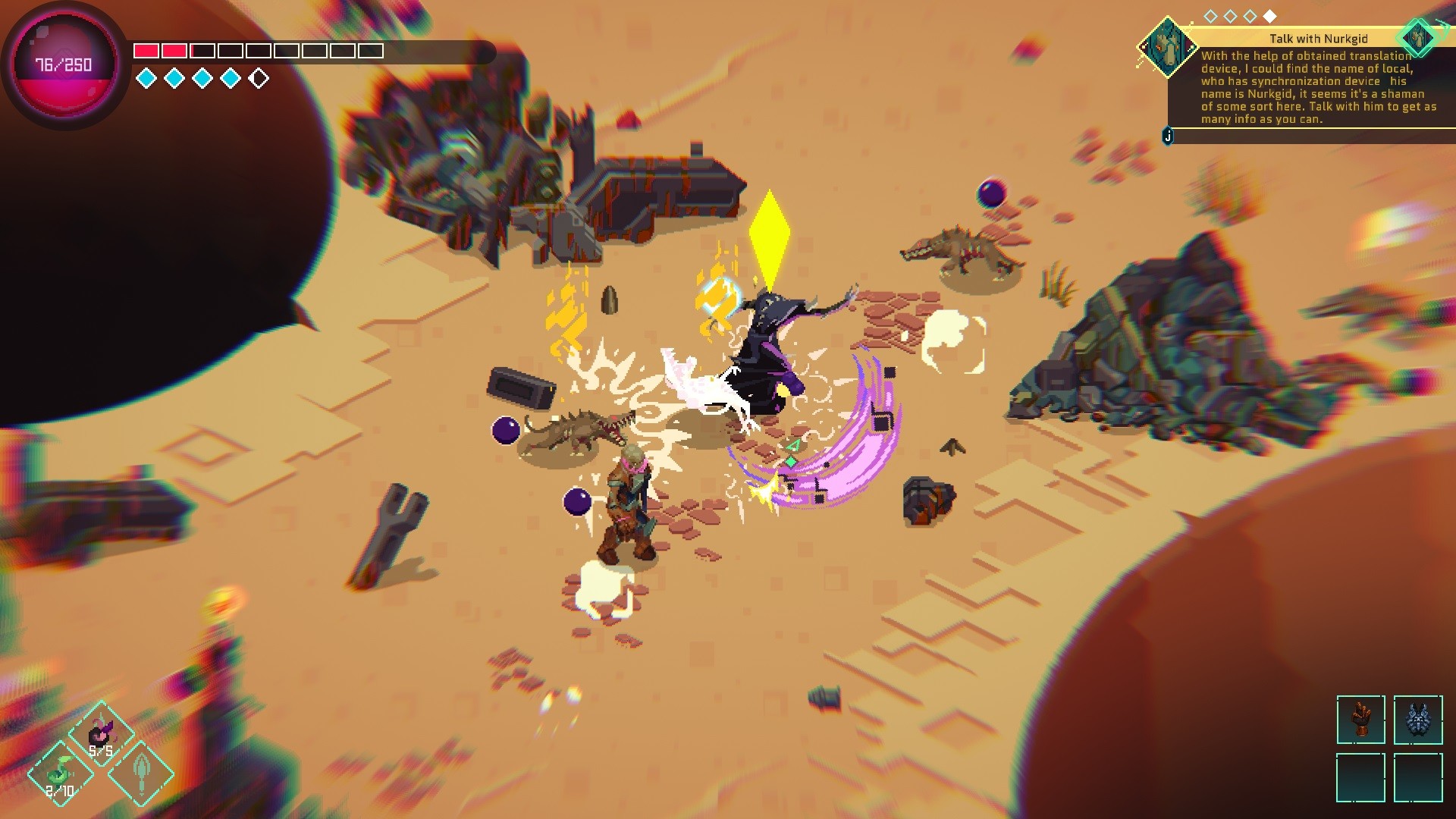
Task: Click an empty equipment slot
Action: [1361, 780]
